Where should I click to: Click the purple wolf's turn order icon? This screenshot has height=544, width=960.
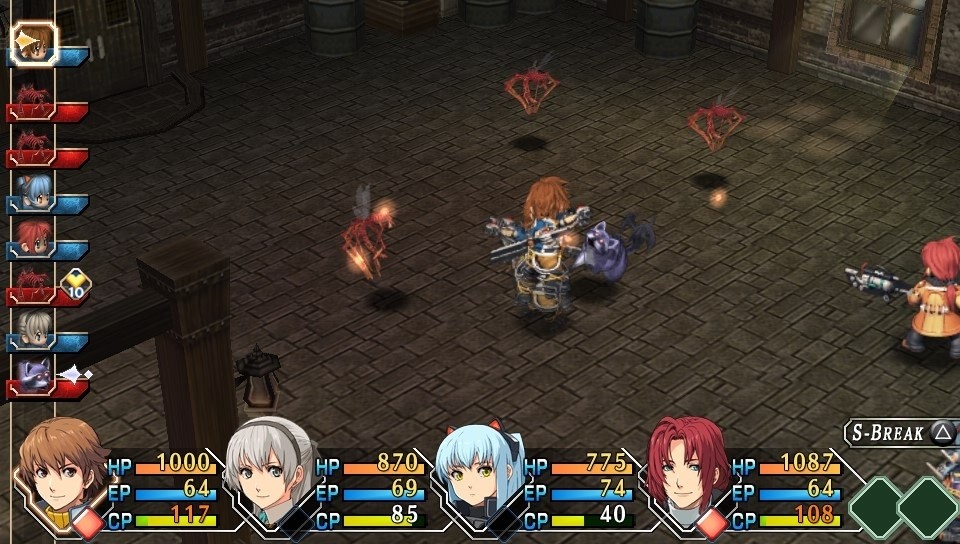[34, 374]
